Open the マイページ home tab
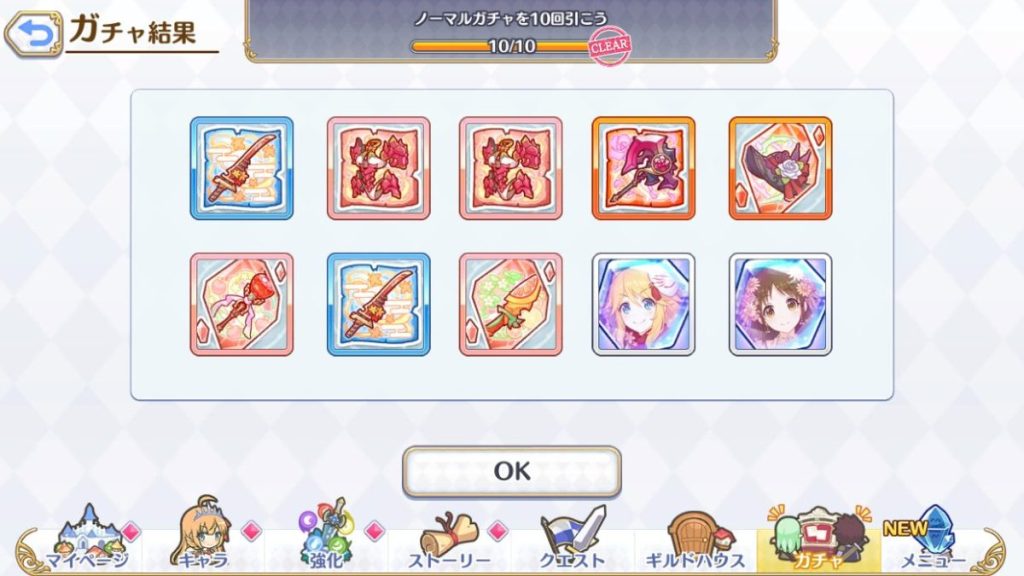The height and width of the screenshot is (576, 1024). pyautogui.click(x=88, y=541)
